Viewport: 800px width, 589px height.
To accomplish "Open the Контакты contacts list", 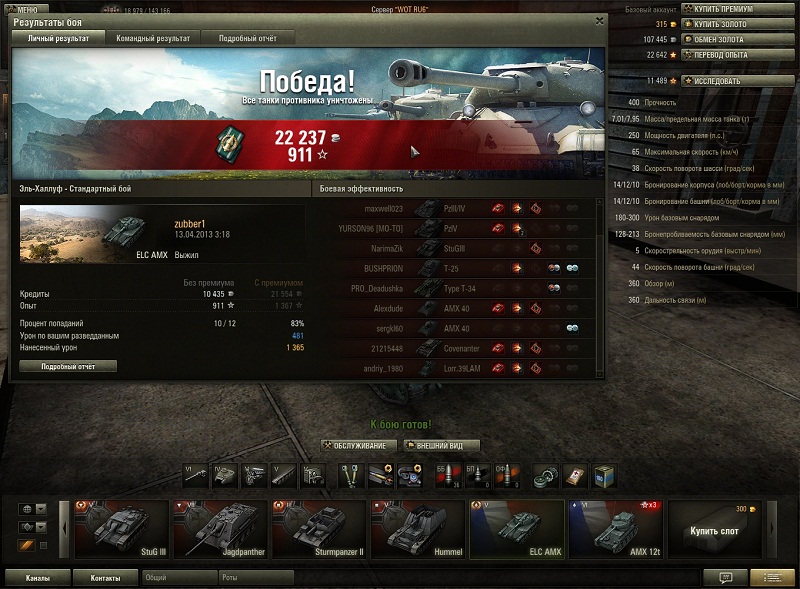I will coord(105,577).
